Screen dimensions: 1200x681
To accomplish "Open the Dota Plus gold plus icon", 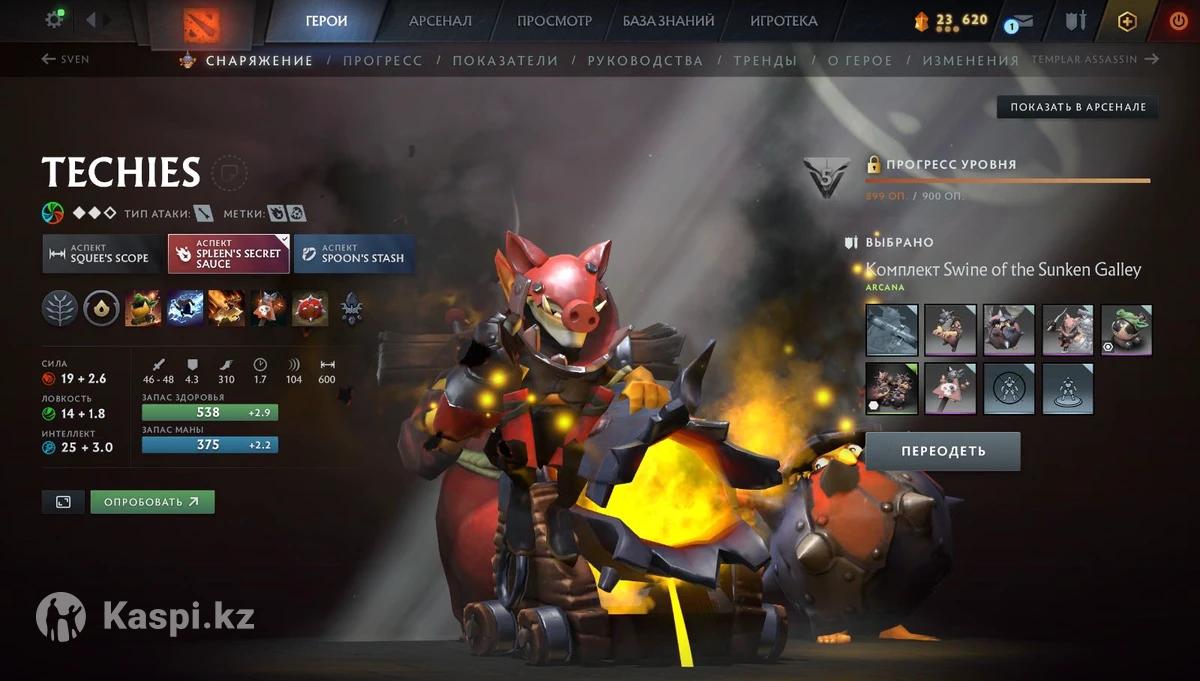I will coord(1127,21).
